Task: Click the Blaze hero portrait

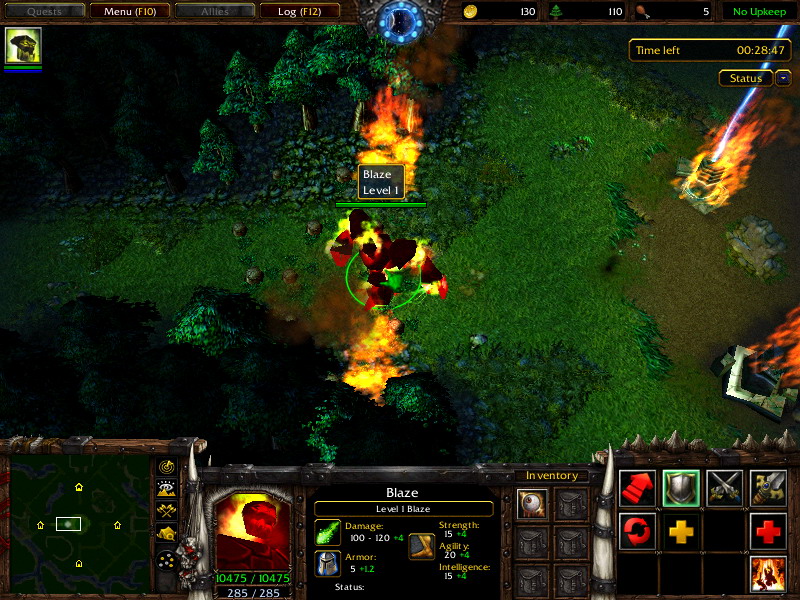Action: 254,528
